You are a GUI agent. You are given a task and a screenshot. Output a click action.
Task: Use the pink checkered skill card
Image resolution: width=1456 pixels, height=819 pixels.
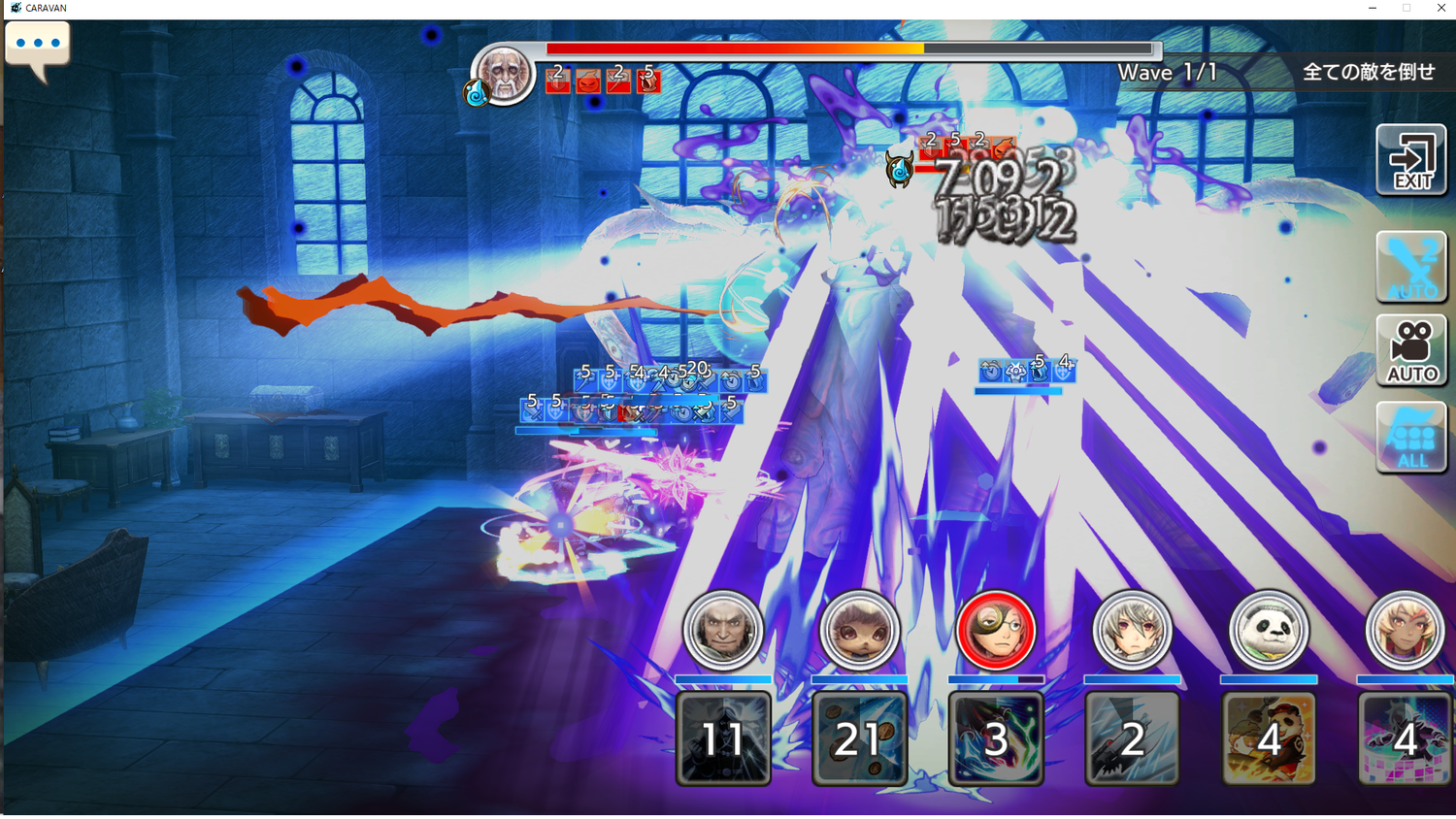[1405, 737]
